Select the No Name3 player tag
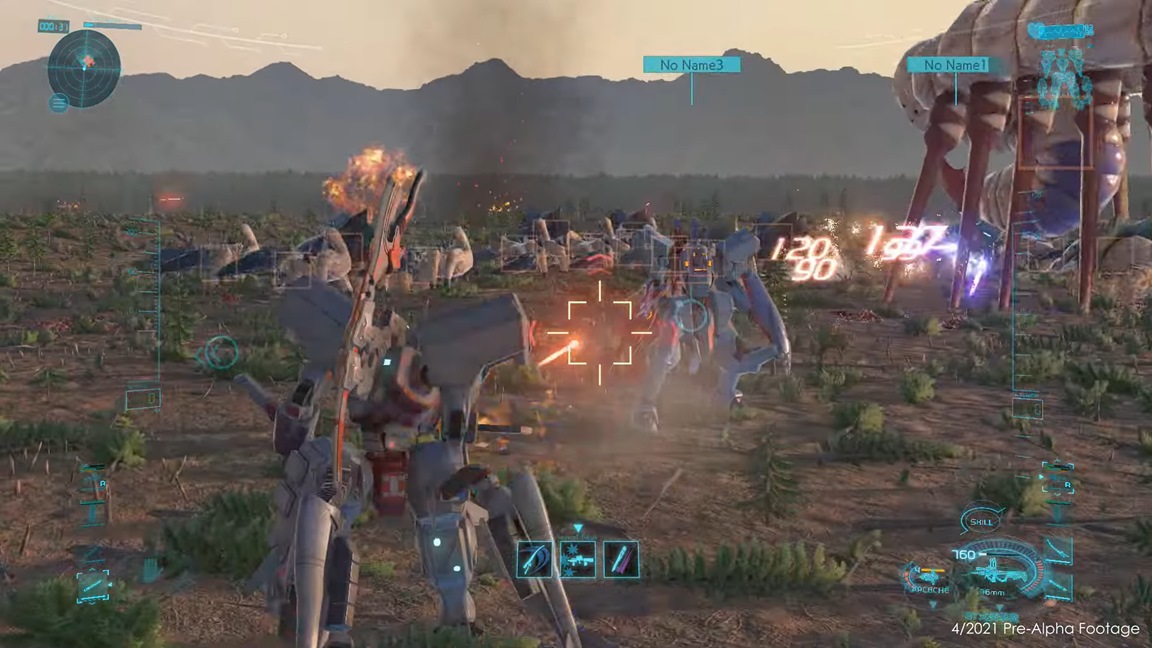The width and height of the screenshot is (1152, 648). tap(692, 65)
